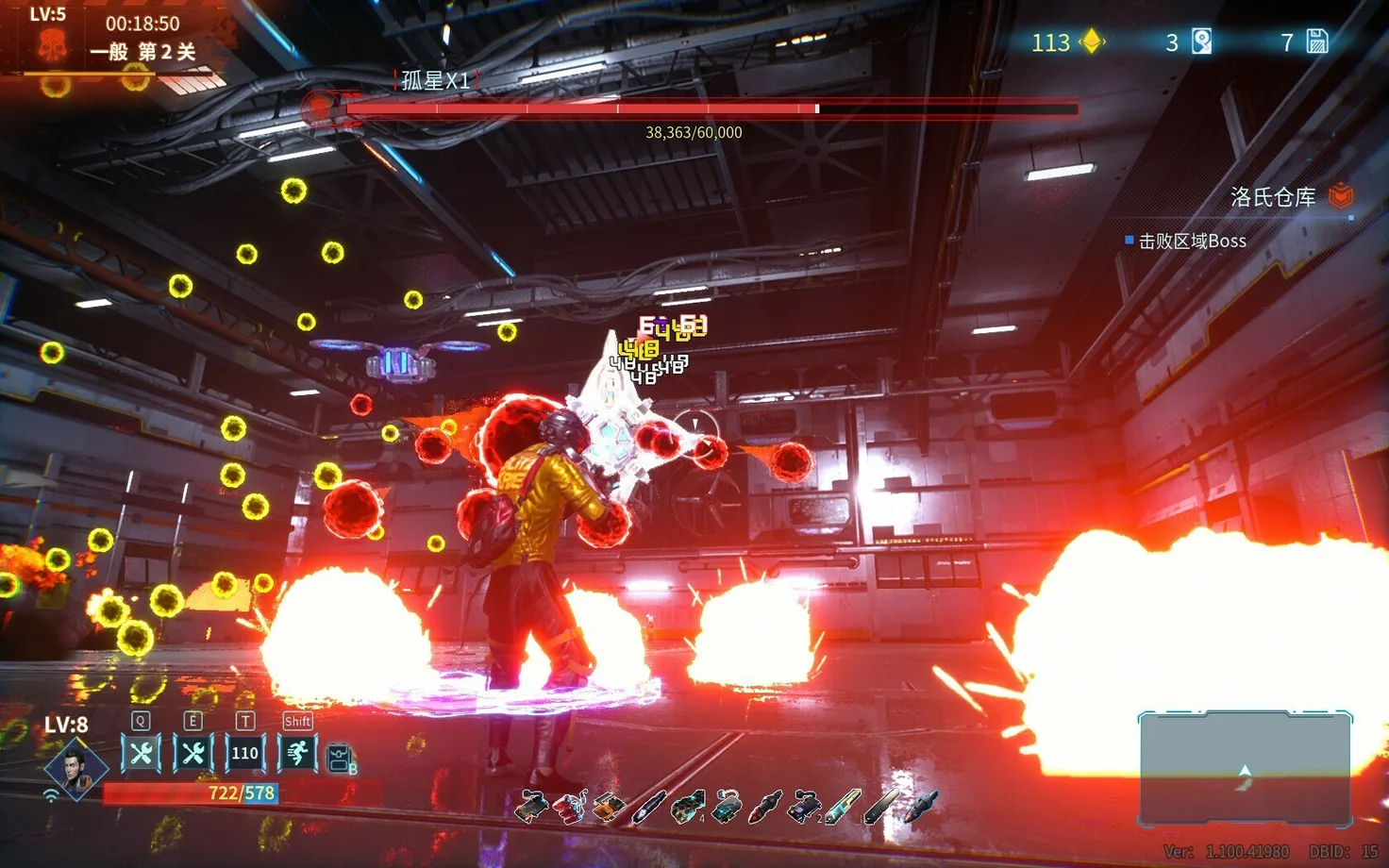
Task: Open the backpack inventory icon
Action: pos(340,759)
